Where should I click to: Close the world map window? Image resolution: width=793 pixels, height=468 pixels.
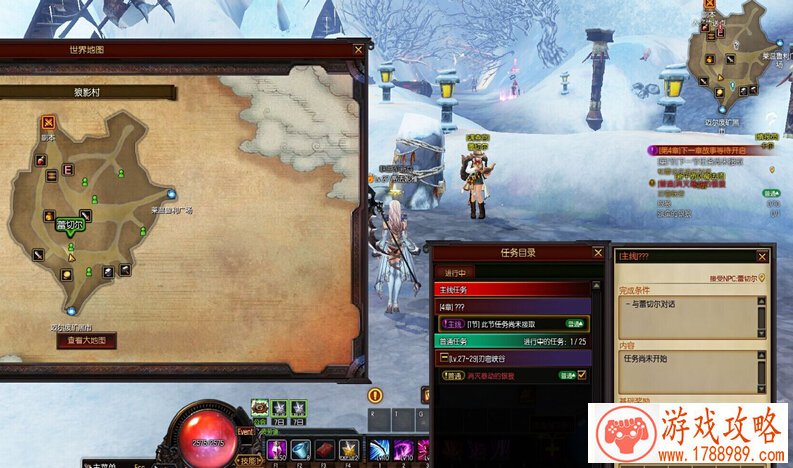[x=358, y=49]
